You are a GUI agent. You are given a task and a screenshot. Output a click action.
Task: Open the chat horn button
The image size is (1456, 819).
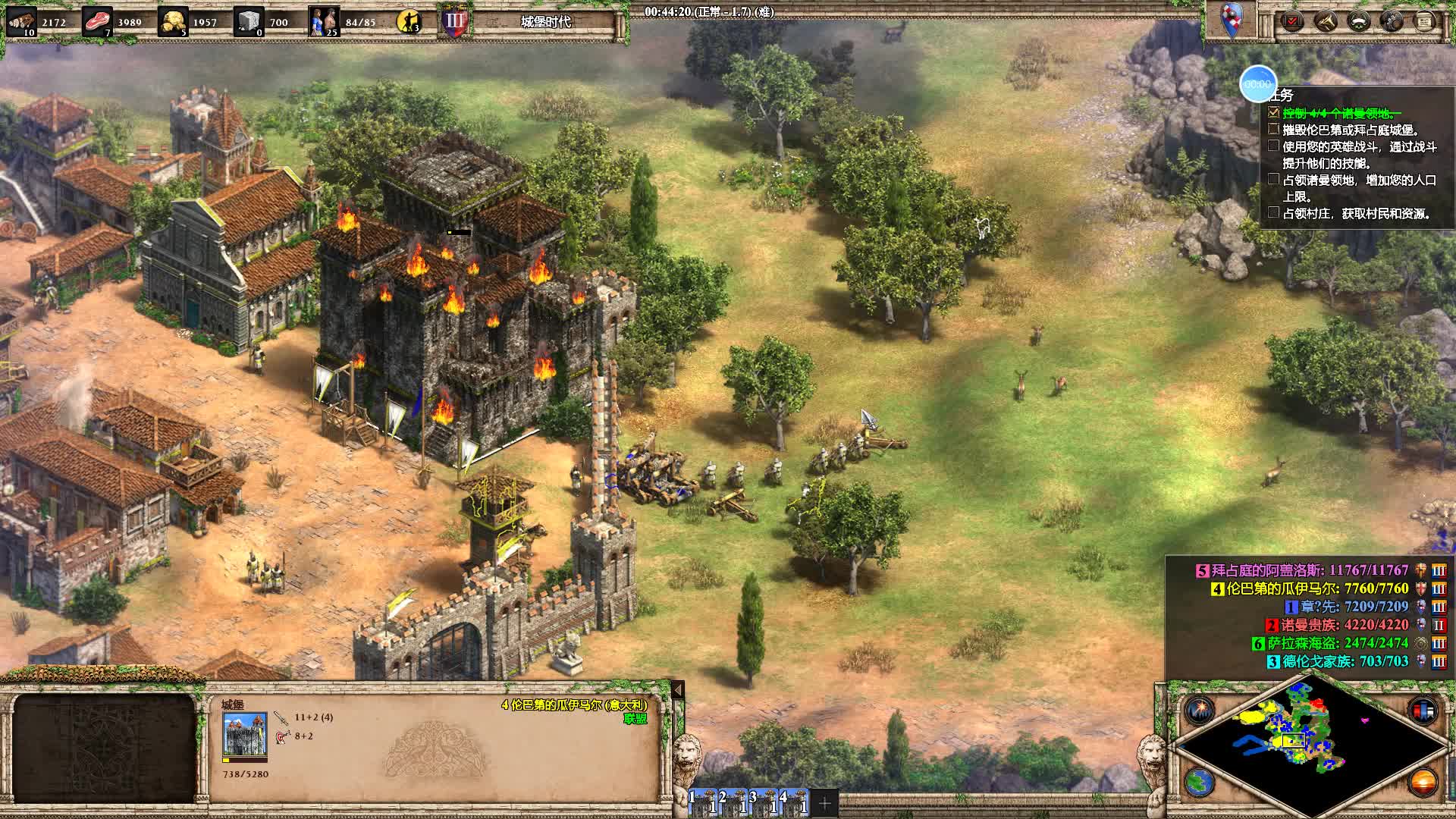point(1326,21)
